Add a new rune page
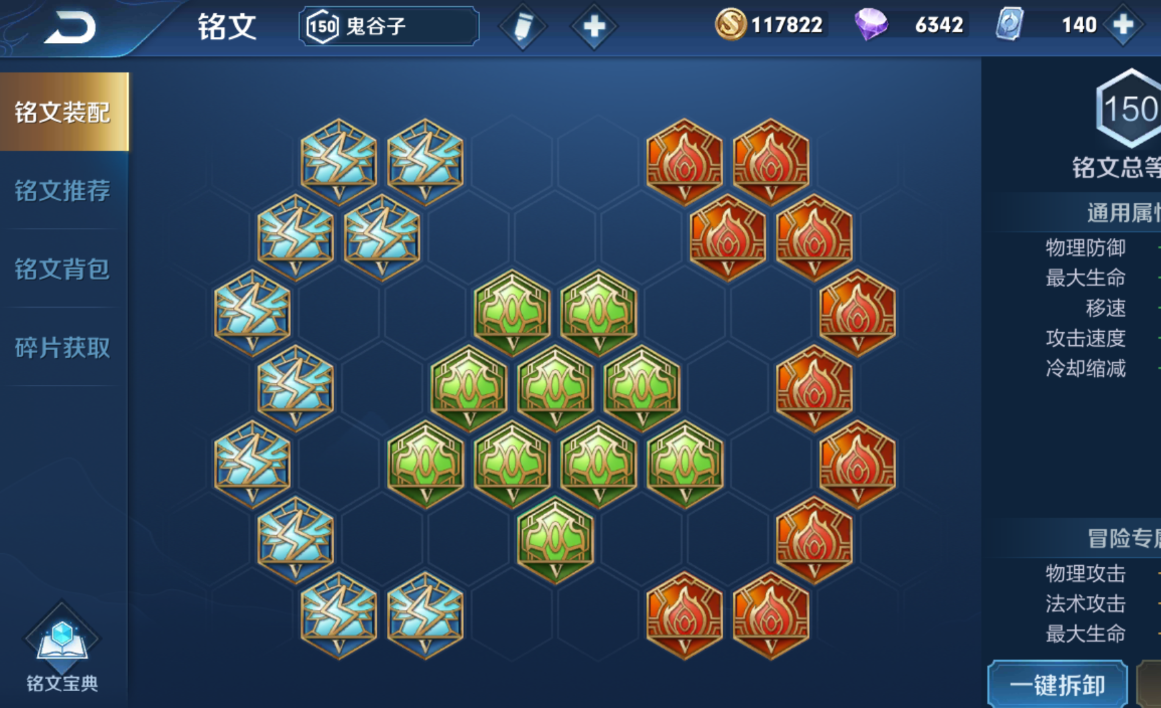The image size is (1161, 708). (x=594, y=27)
